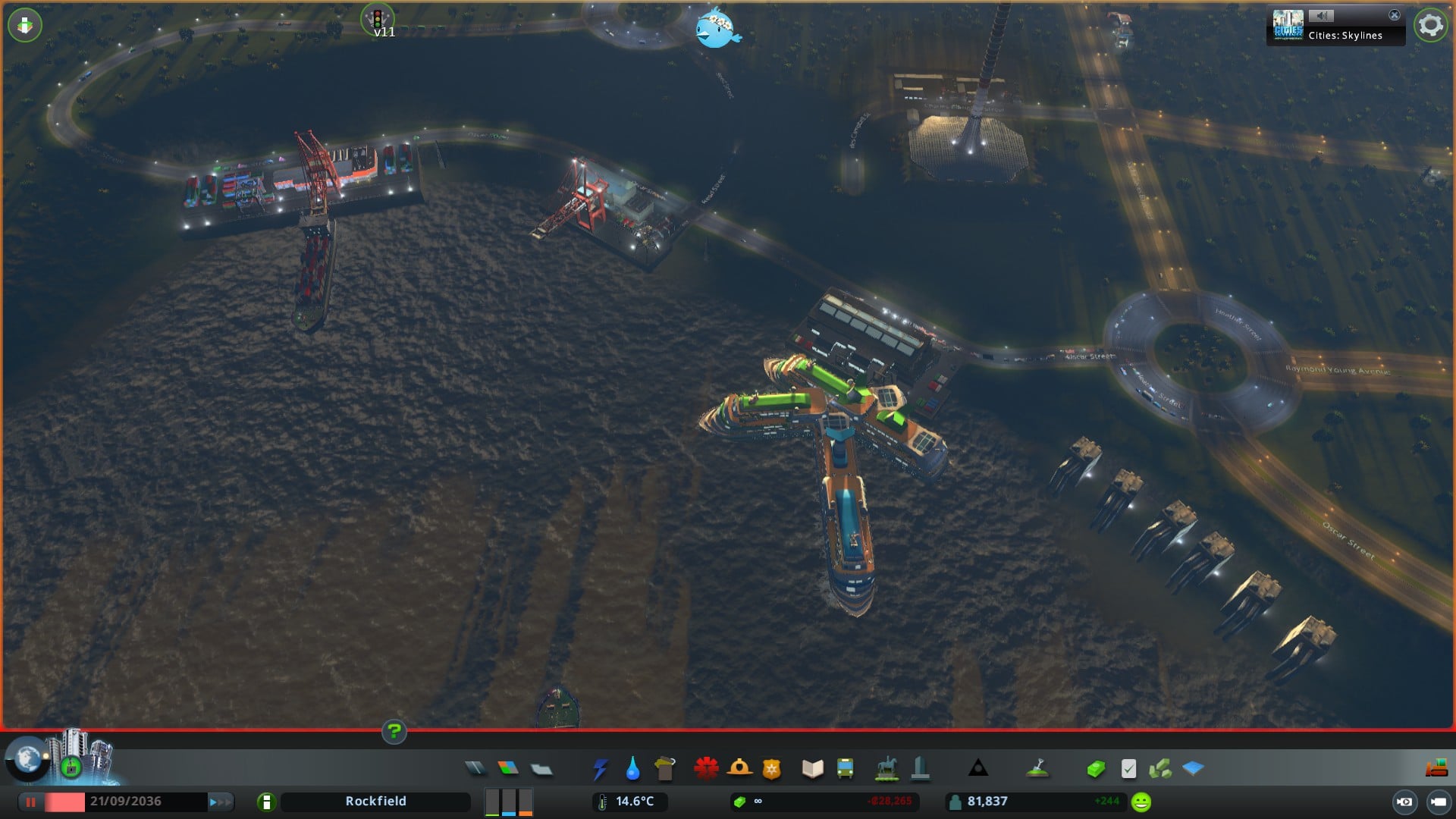Open the Education book menu
Viewport: 1456px width, 819px height.
812,769
